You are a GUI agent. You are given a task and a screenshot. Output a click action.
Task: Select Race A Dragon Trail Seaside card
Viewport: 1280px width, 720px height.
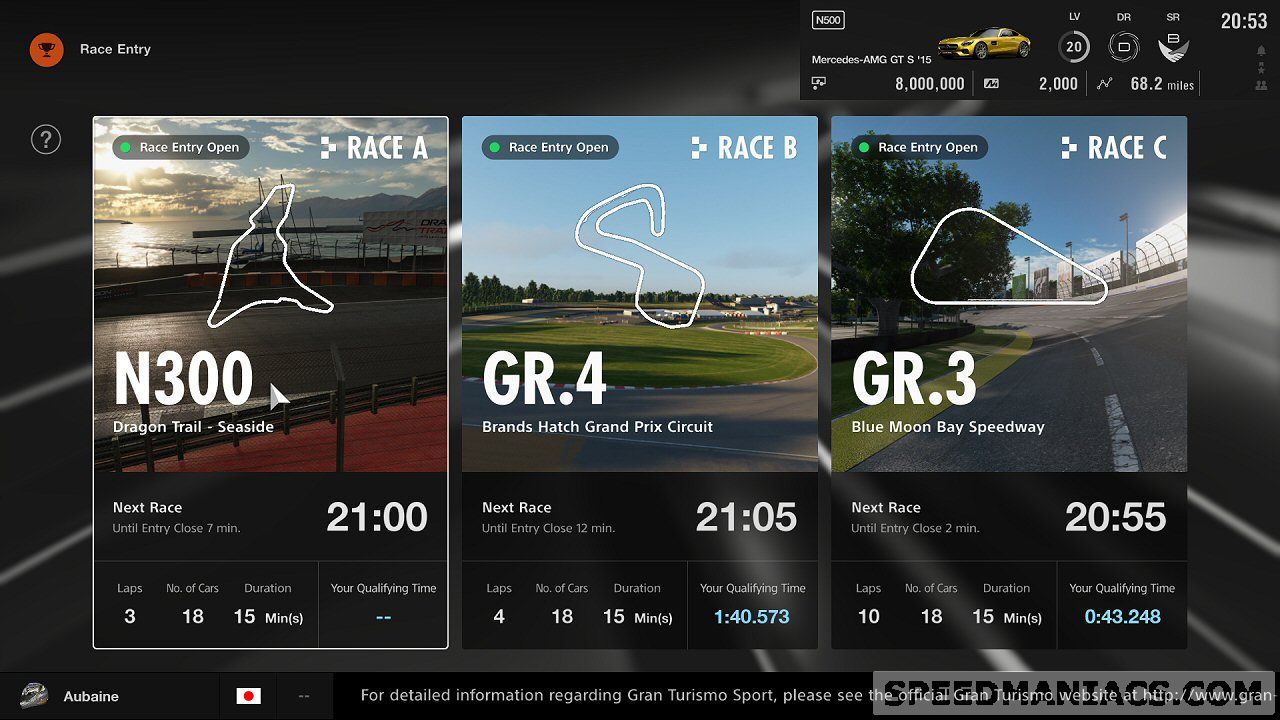[270, 382]
